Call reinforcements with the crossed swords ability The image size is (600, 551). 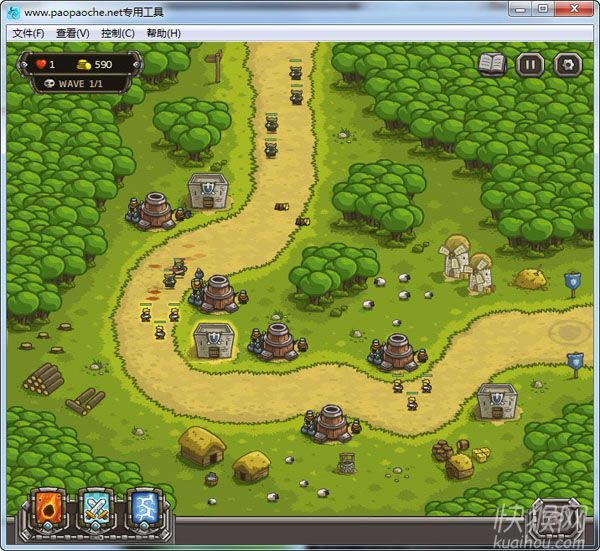[97, 508]
